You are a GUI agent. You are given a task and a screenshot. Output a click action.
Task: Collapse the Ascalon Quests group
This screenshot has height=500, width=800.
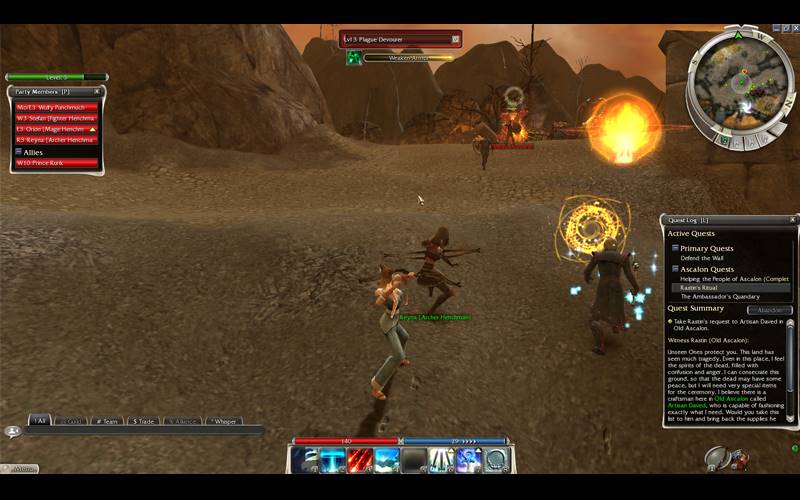click(675, 268)
